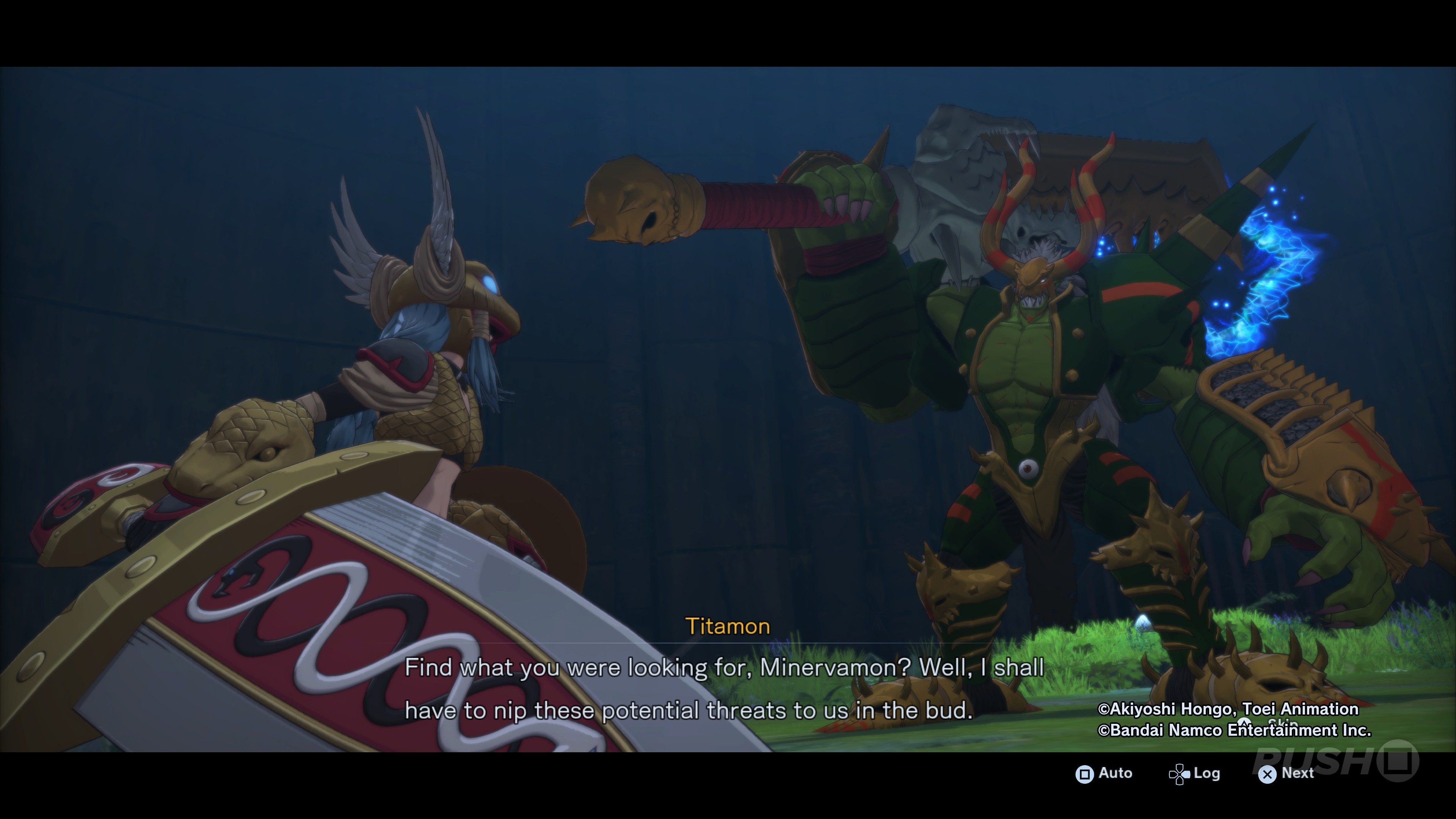Screen dimensions: 1456x819
Task: Toggle Auto dialogue advance
Action: pyautogui.click(x=1104, y=773)
